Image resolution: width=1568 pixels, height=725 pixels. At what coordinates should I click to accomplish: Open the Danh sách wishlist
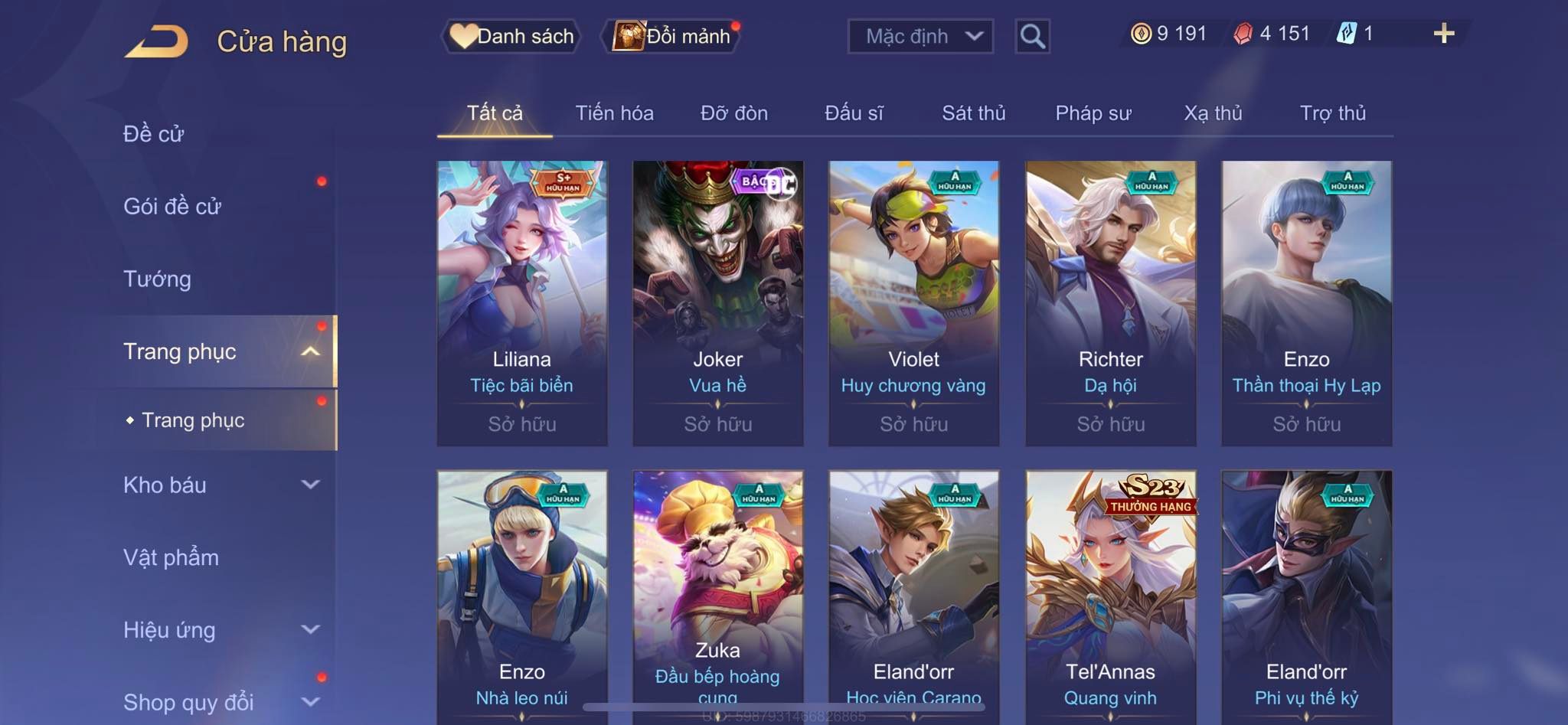[x=511, y=36]
